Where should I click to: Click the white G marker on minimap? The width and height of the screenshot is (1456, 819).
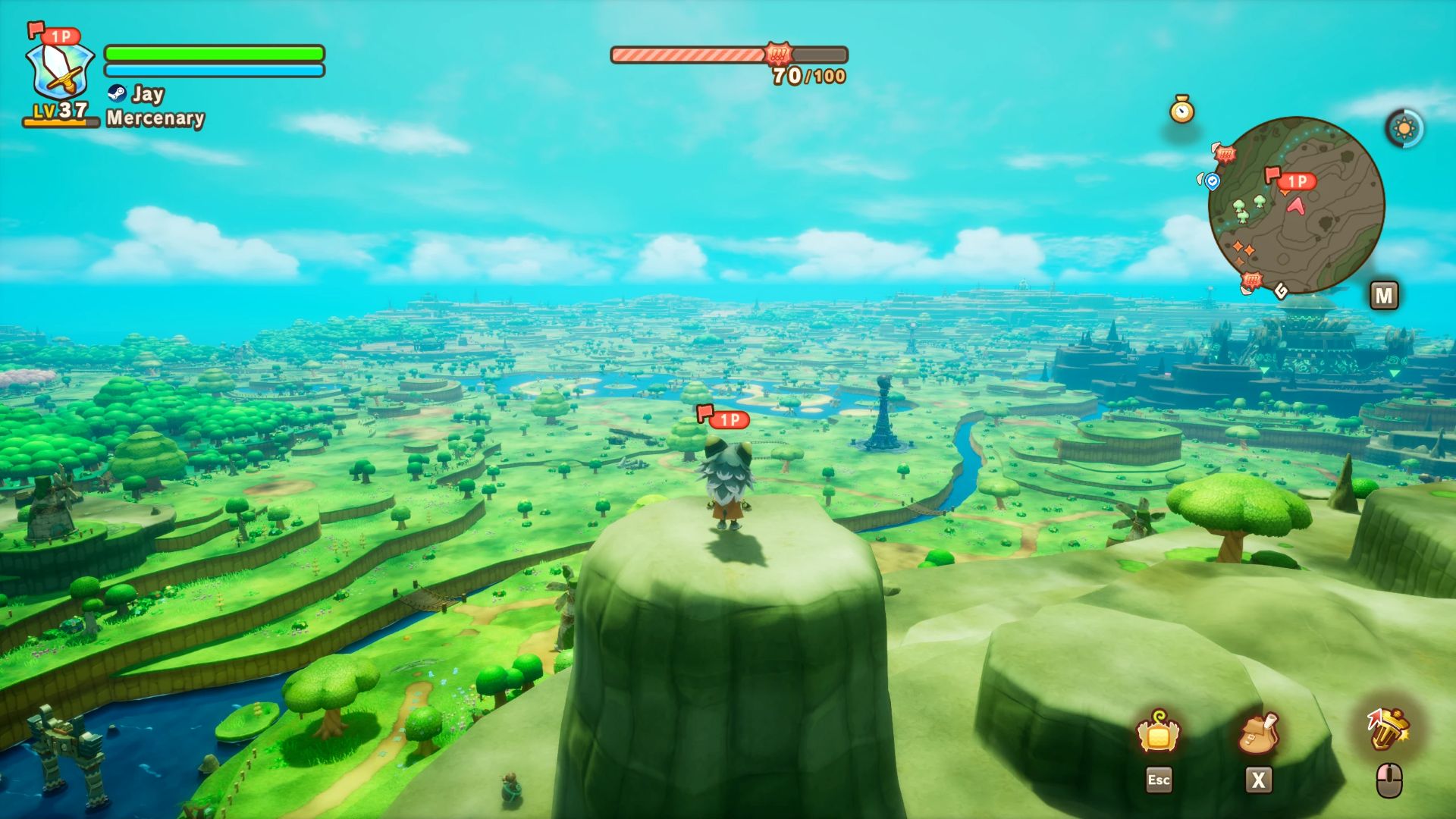pos(1281,290)
